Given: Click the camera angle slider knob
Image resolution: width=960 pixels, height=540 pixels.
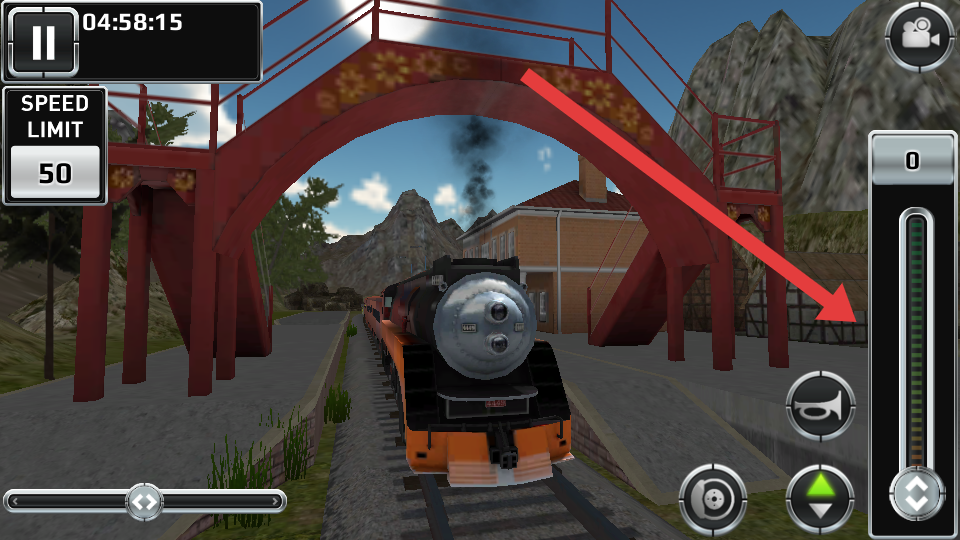Looking at the screenshot, I should click(x=144, y=501).
